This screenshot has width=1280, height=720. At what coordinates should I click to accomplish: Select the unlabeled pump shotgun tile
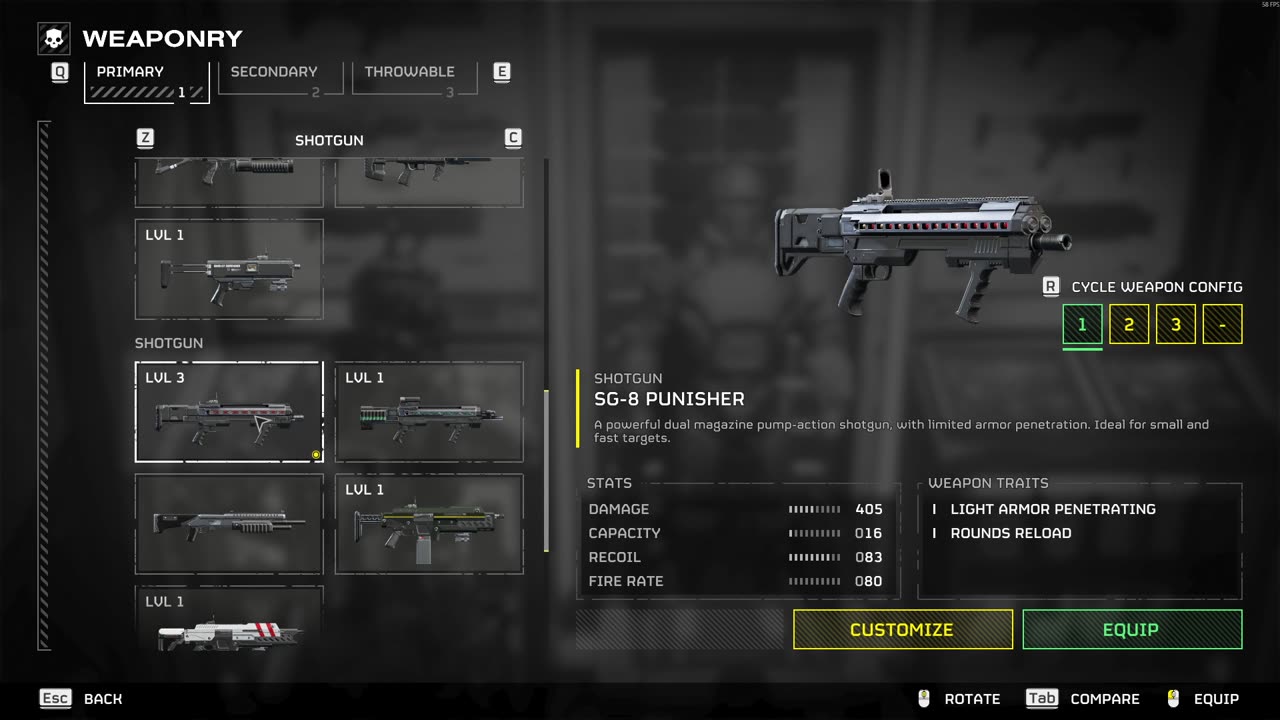coord(229,524)
